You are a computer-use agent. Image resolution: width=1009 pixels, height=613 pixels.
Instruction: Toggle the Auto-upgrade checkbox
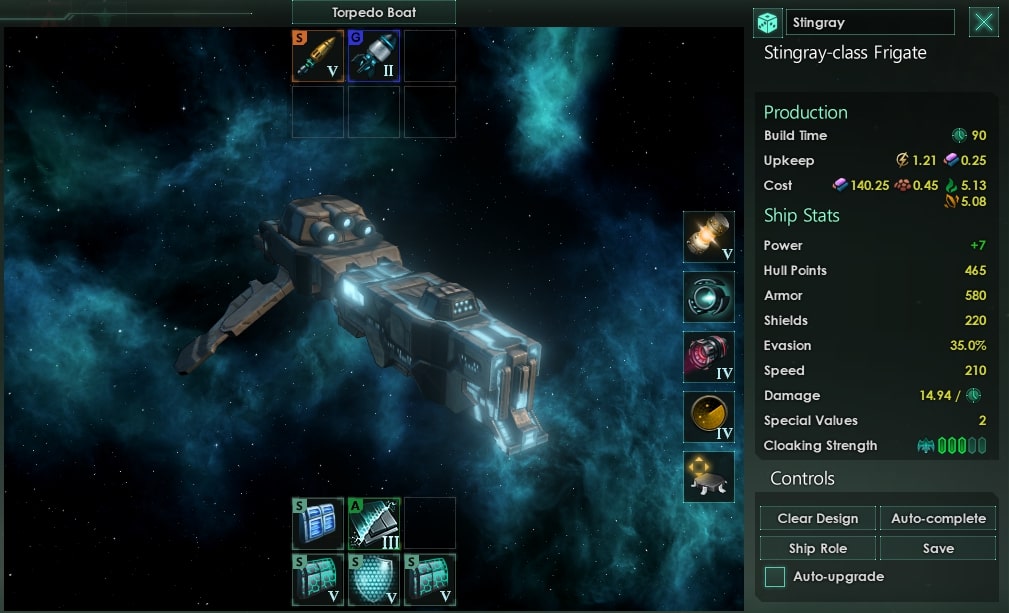[x=775, y=577]
